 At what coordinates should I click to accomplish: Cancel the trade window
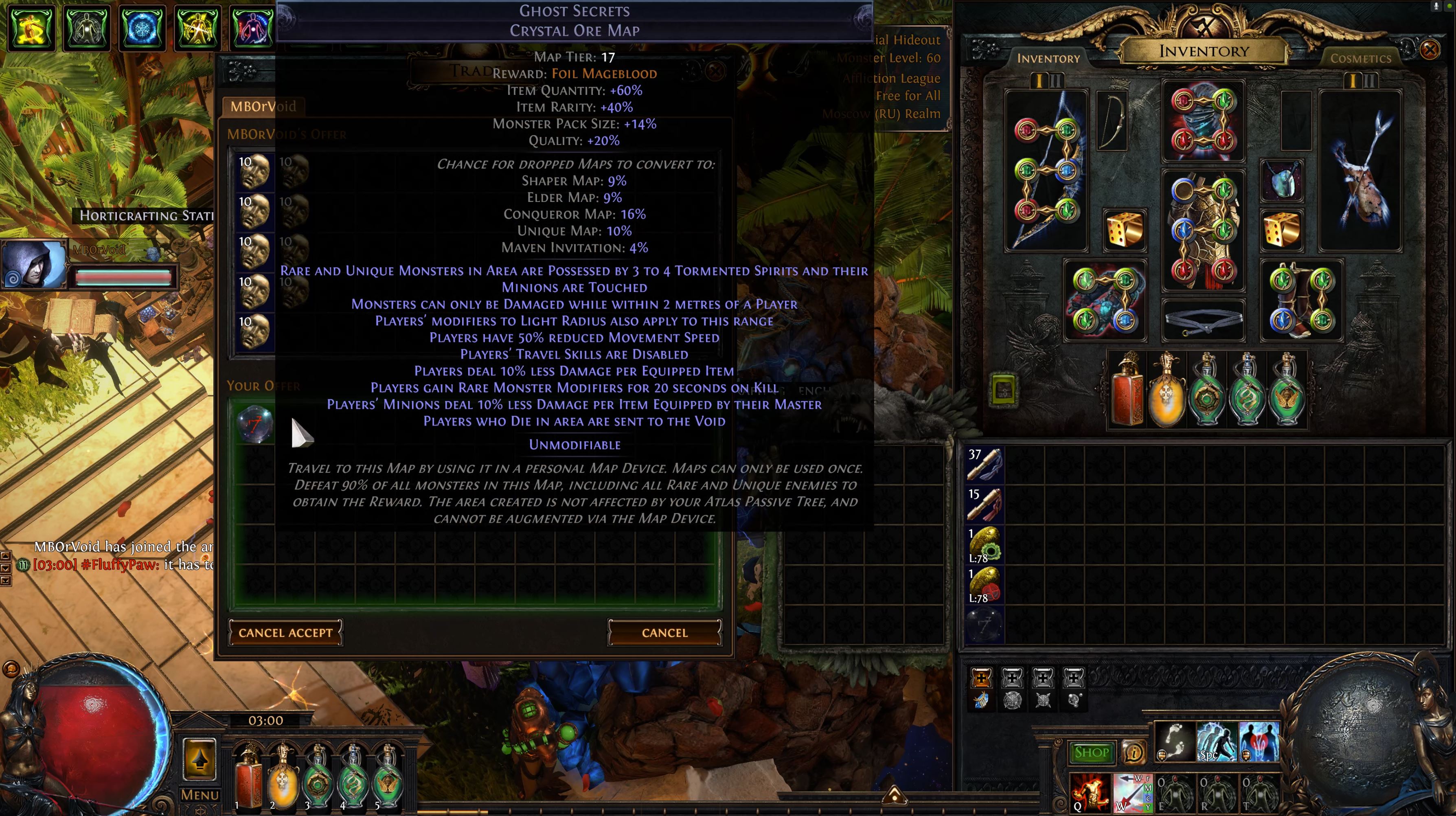click(x=664, y=632)
